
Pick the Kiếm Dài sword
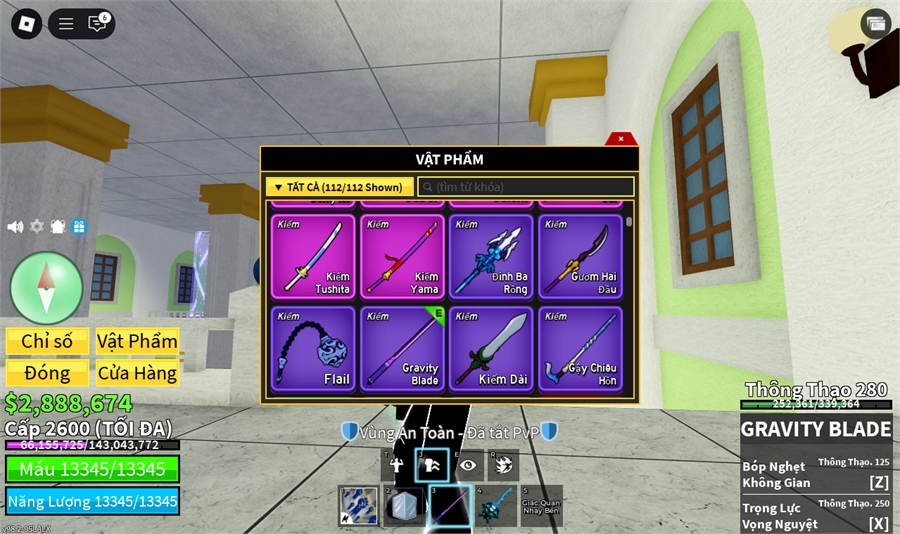point(490,348)
